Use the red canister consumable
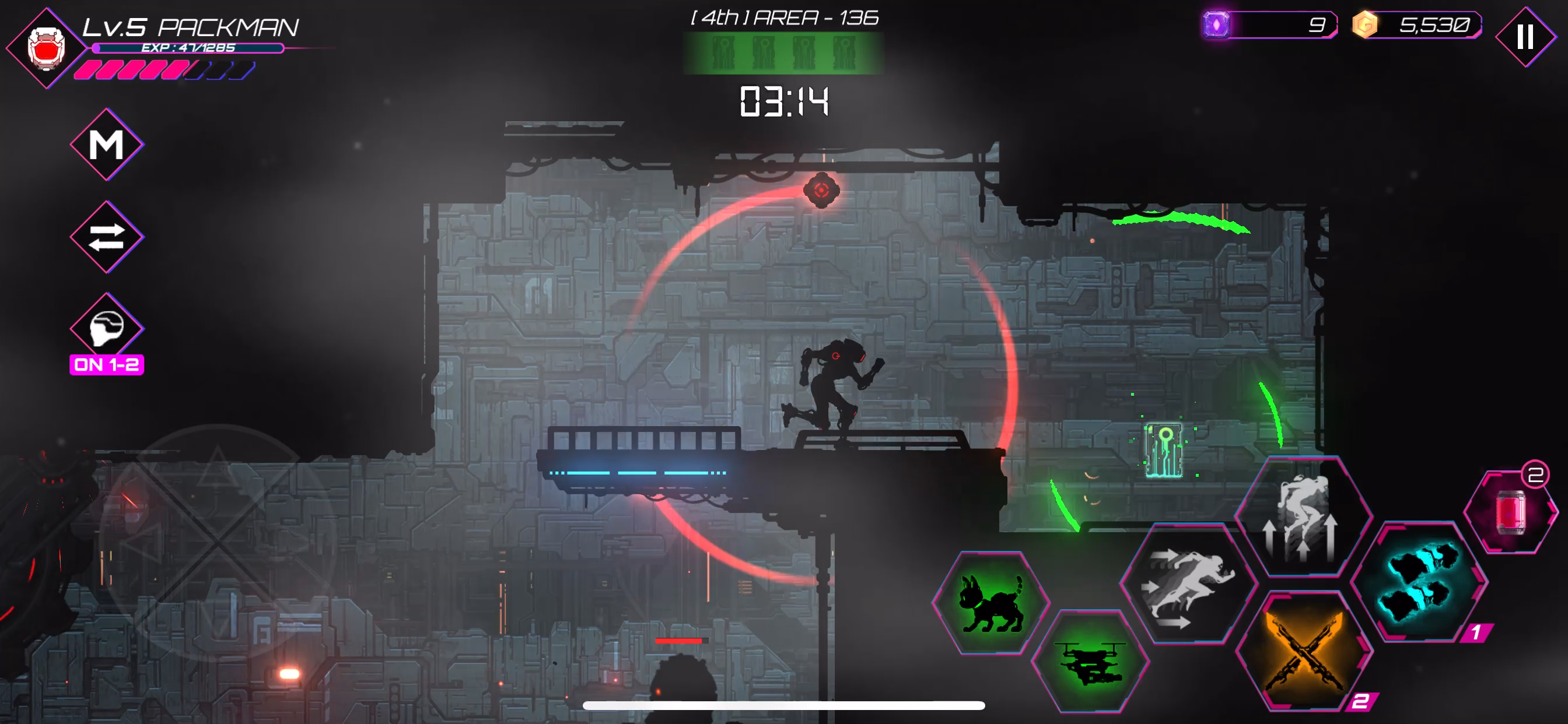Image resolution: width=1568 pixels, height=724 pixels. tap(1510, 512)
